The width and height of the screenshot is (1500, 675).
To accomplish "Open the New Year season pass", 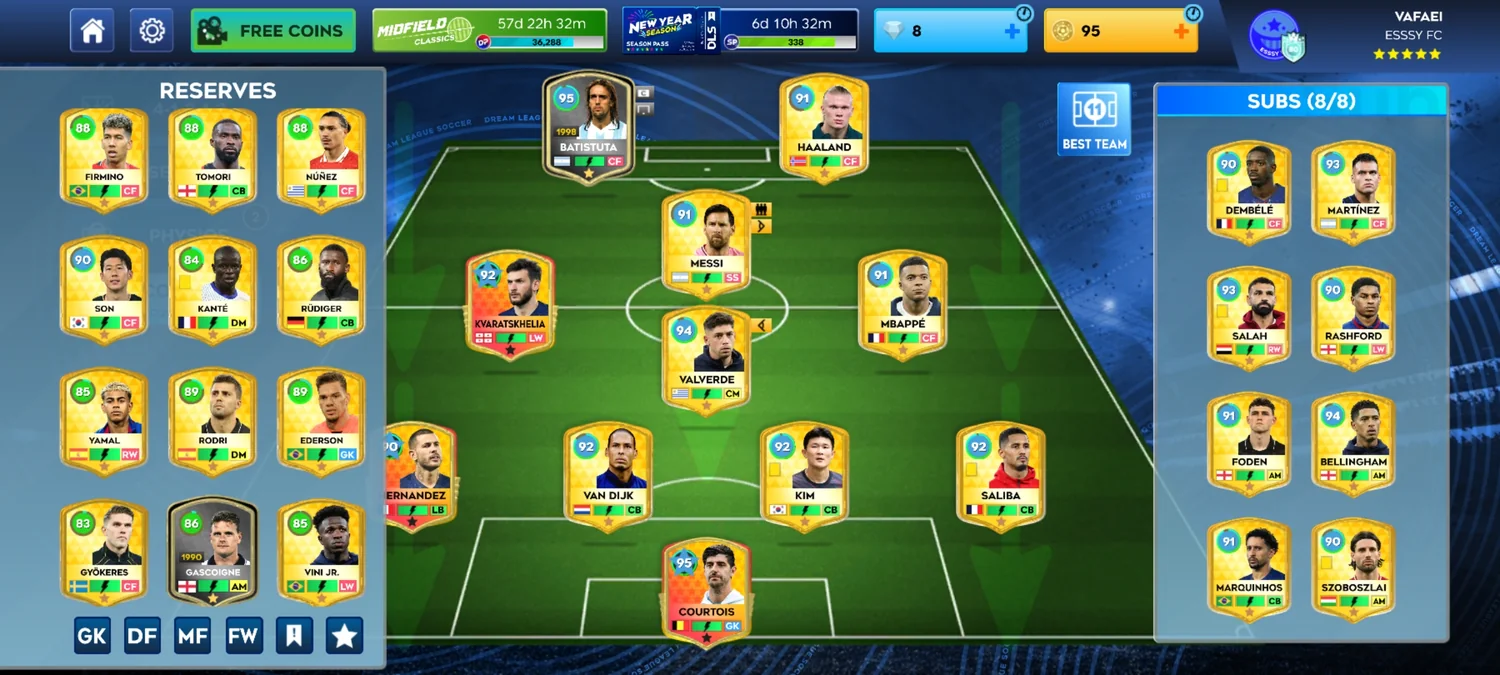I will point(740,31).
